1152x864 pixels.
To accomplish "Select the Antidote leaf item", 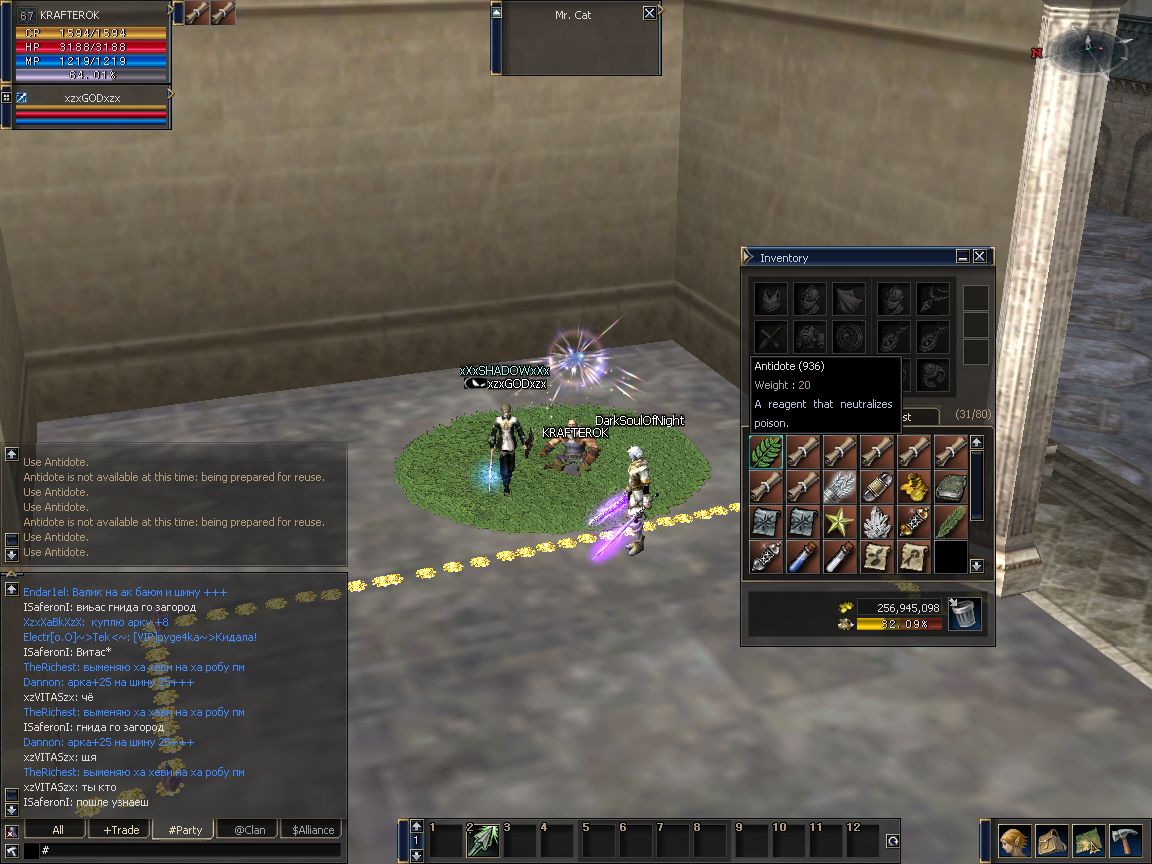I will click(x=766, y=453).
